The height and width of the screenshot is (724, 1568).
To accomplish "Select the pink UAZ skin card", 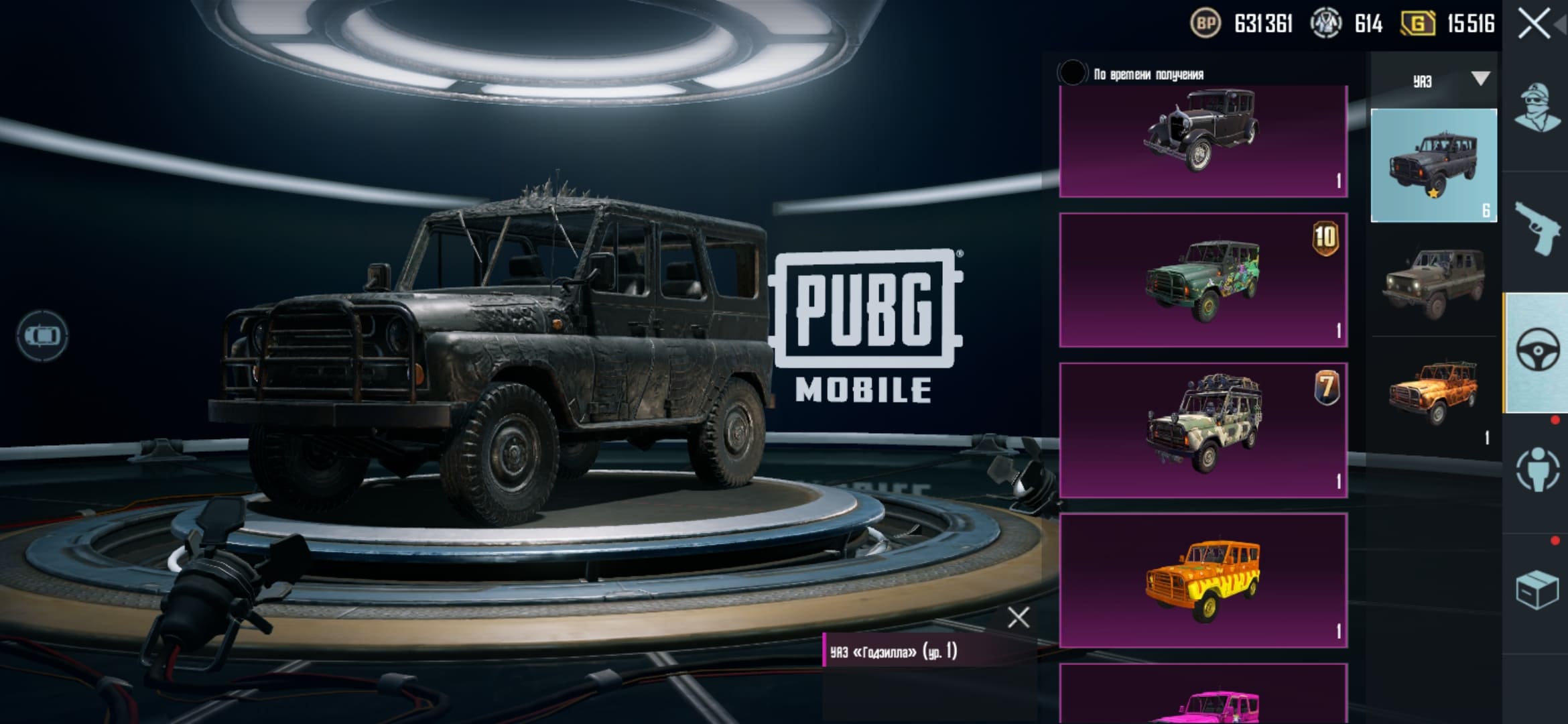I will pos(1203,696).
